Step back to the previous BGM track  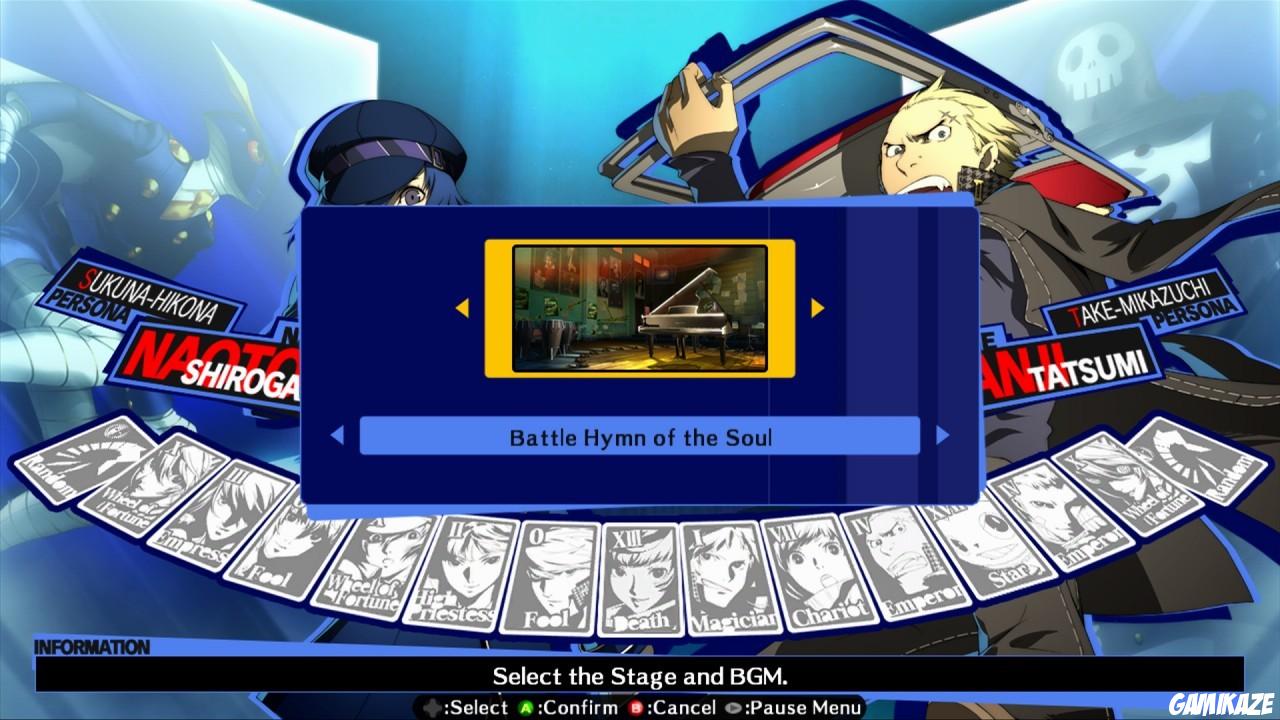click(339, 434)
